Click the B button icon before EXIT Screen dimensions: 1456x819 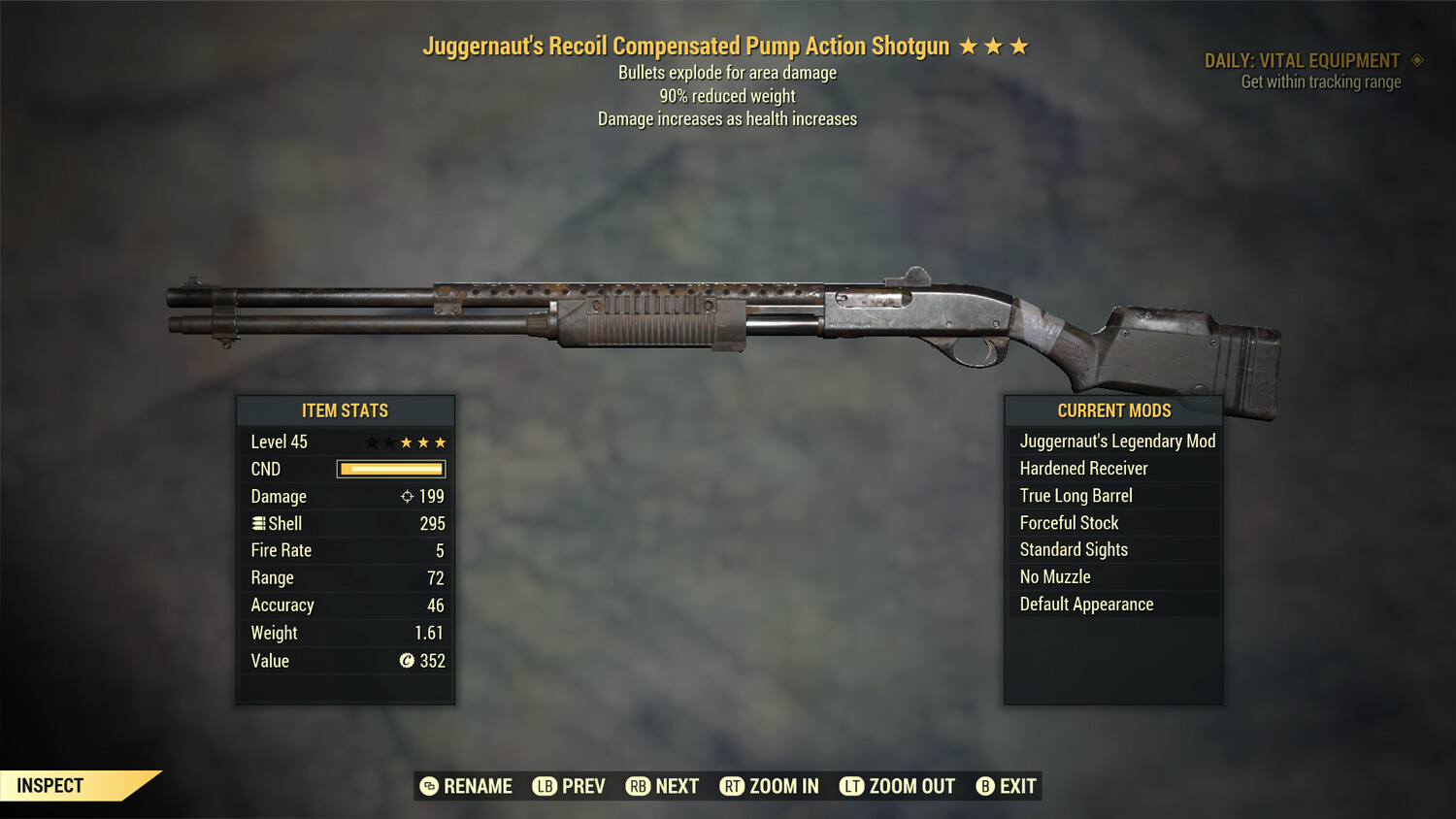pyautogui.click(x=985, y=786)
